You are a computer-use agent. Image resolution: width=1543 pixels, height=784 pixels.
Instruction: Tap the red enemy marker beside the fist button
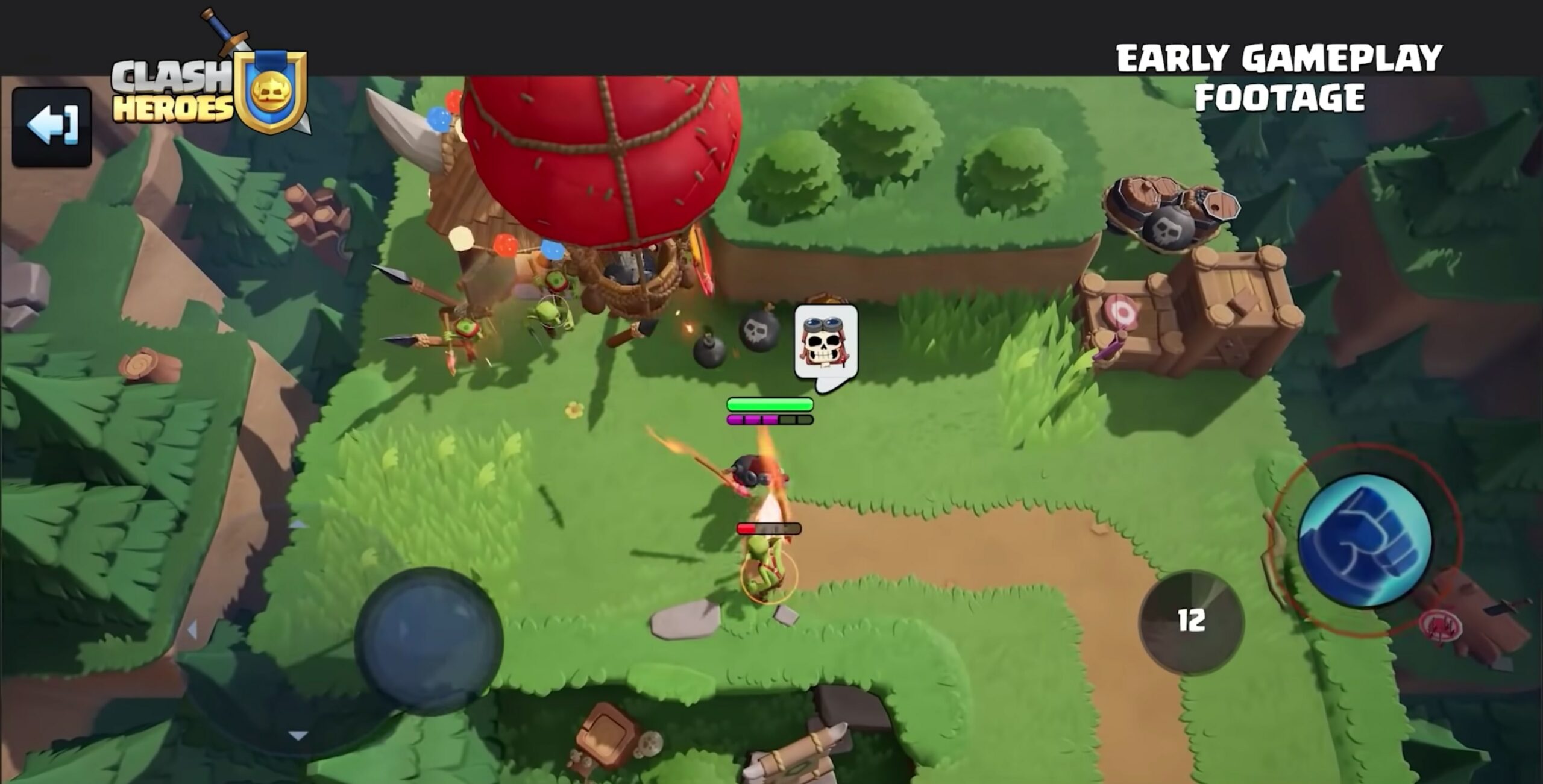[x=1442, y=624]
